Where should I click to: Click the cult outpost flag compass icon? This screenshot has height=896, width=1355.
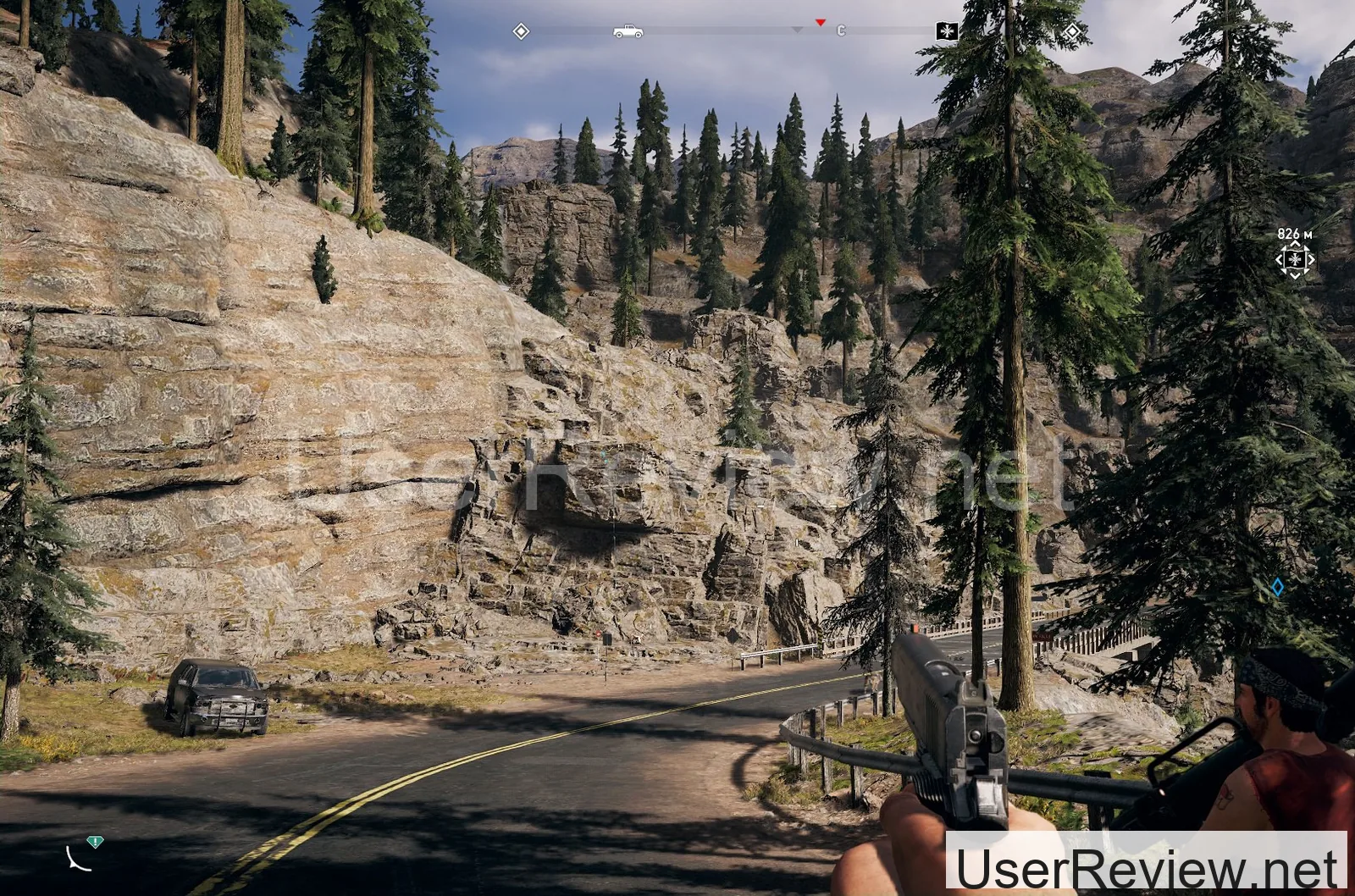click(x=946, y=31)
